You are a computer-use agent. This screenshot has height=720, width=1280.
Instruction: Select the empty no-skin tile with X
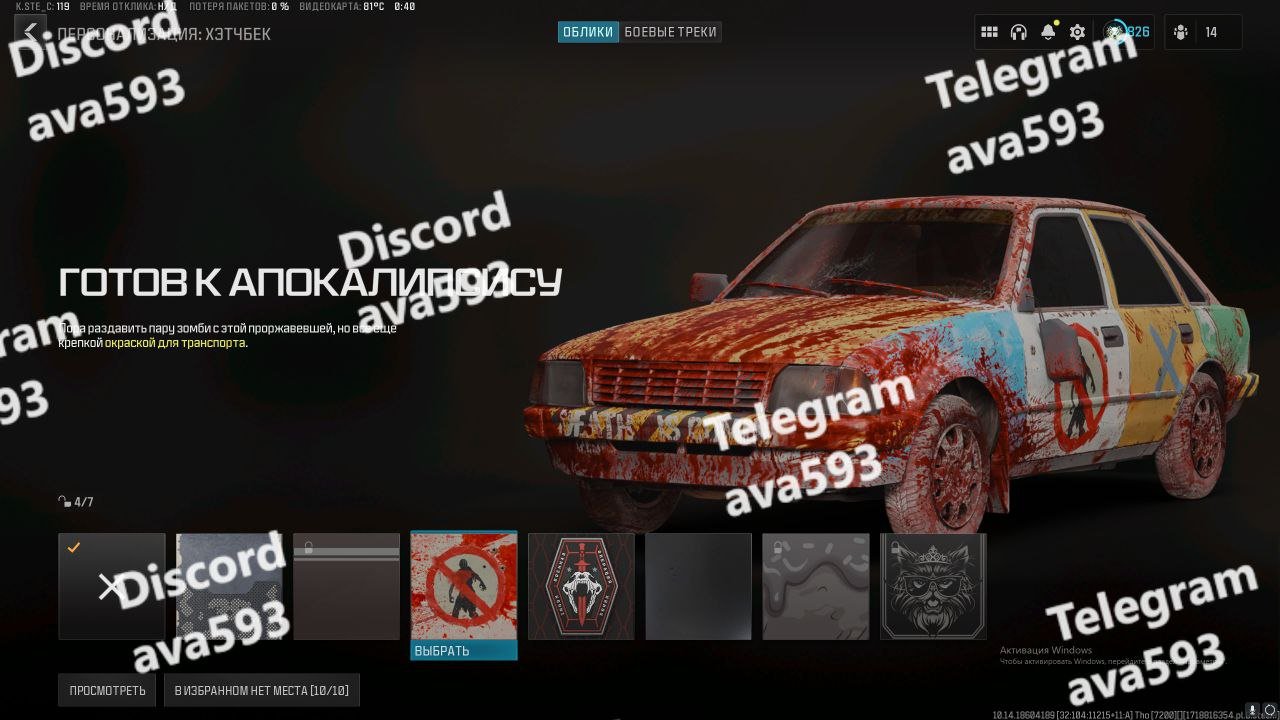pyautogui.click(x=111, y=586)
